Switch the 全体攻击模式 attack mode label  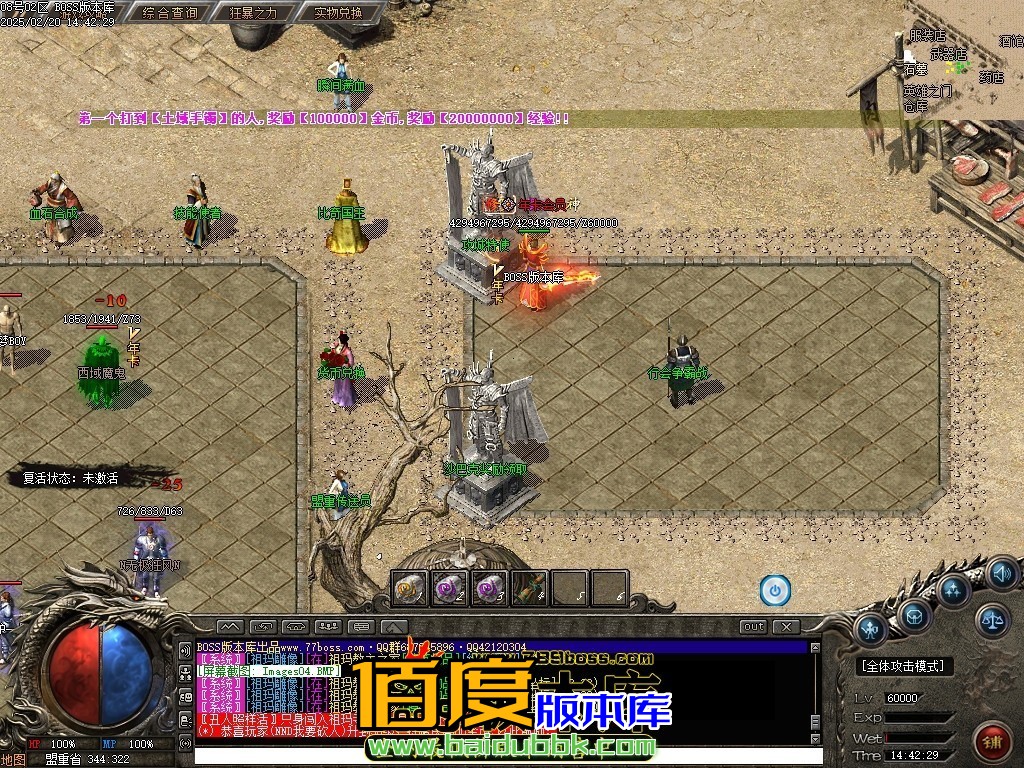[906, 666]
